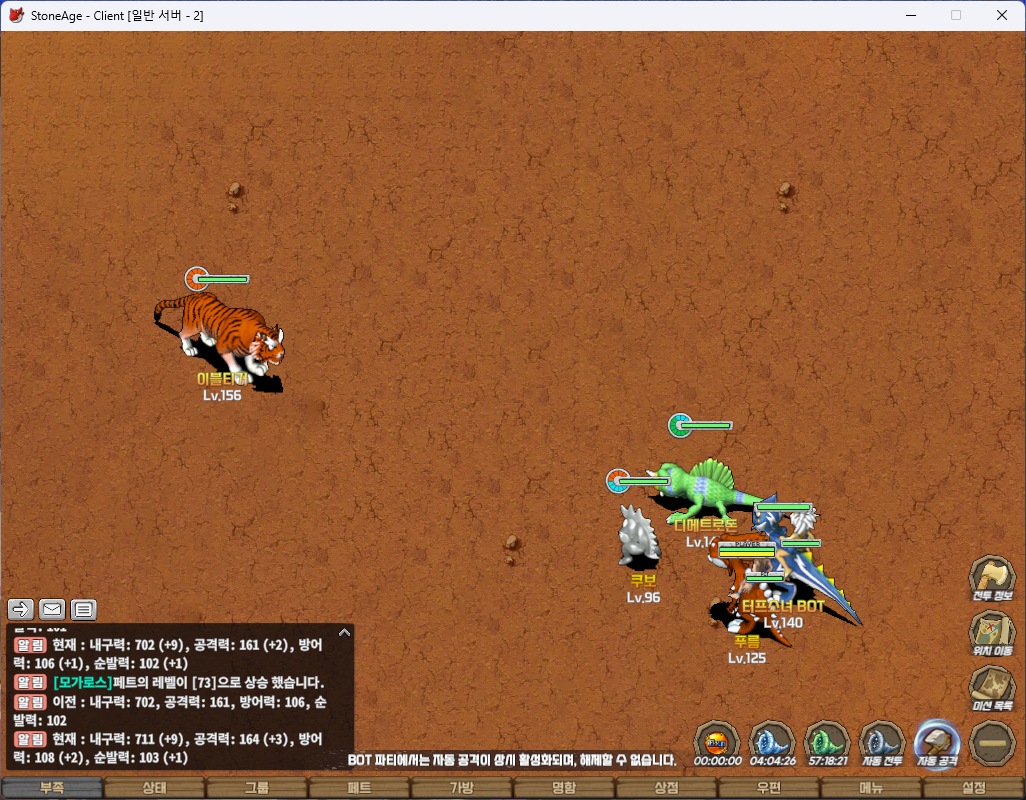Open the 설정 (settings) menu
This screenshot has height=800, width=1026.
point(973,788)
